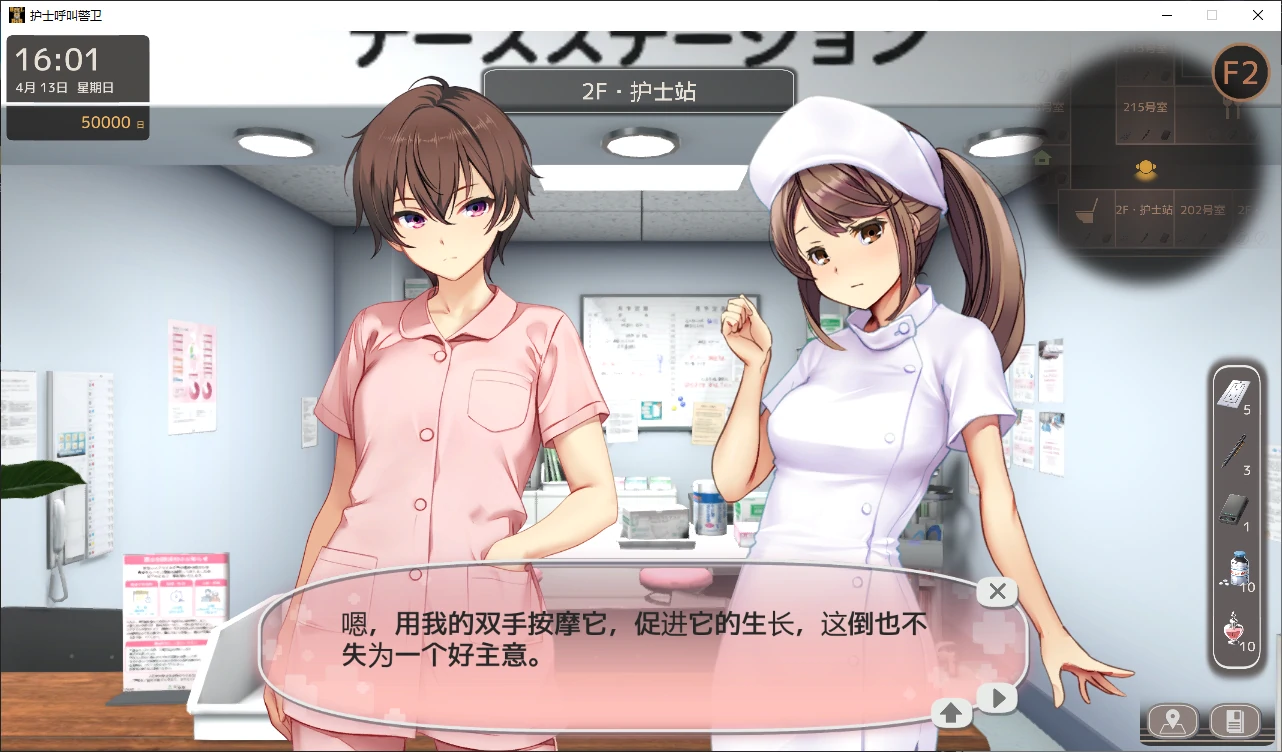The height and width of the screenshot is (752, 1282).
Task: Click the green house marker on the minimap
Action: (1042, 158)
